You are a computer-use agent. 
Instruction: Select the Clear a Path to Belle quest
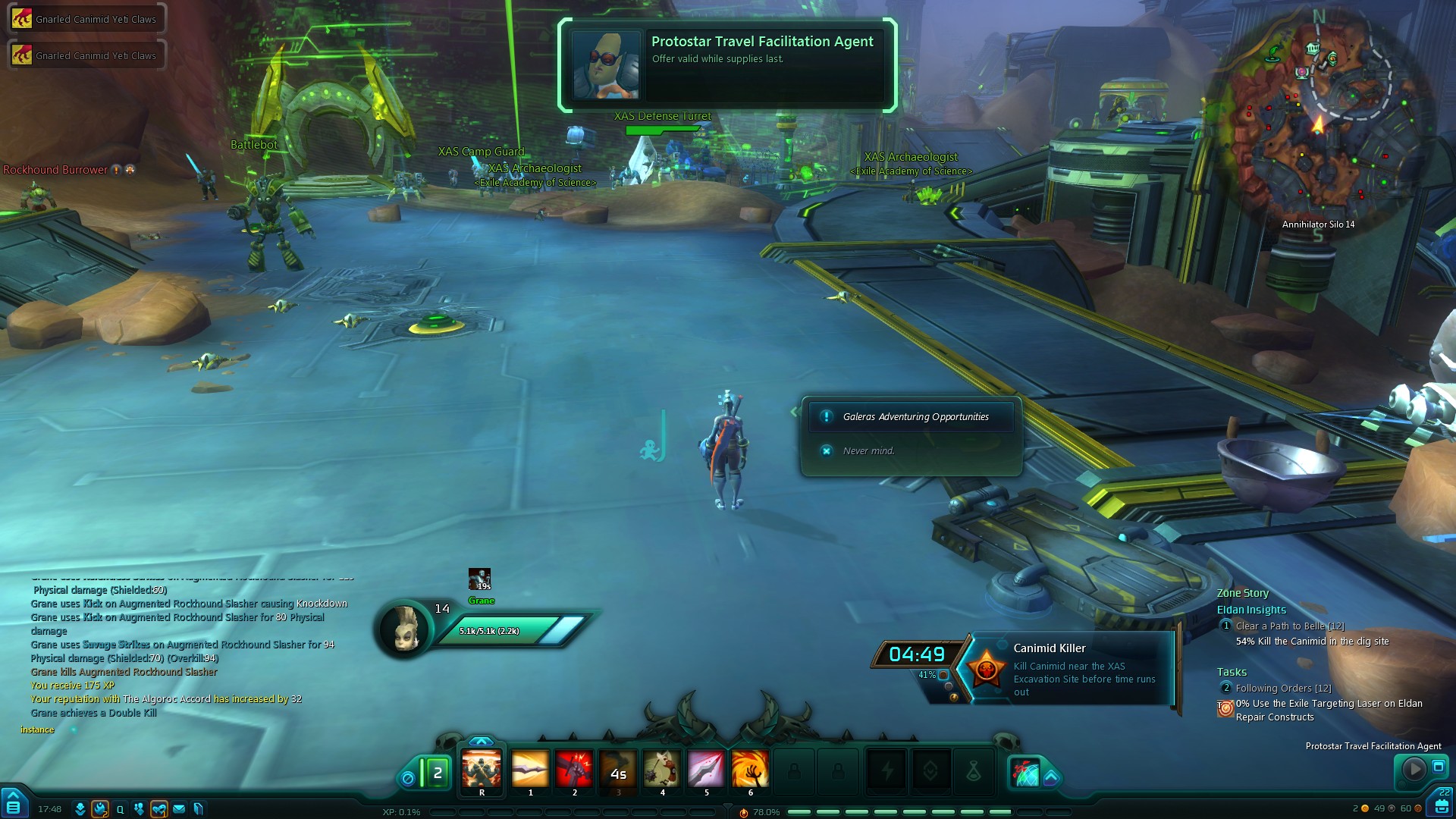click(x=1289, y=626)
